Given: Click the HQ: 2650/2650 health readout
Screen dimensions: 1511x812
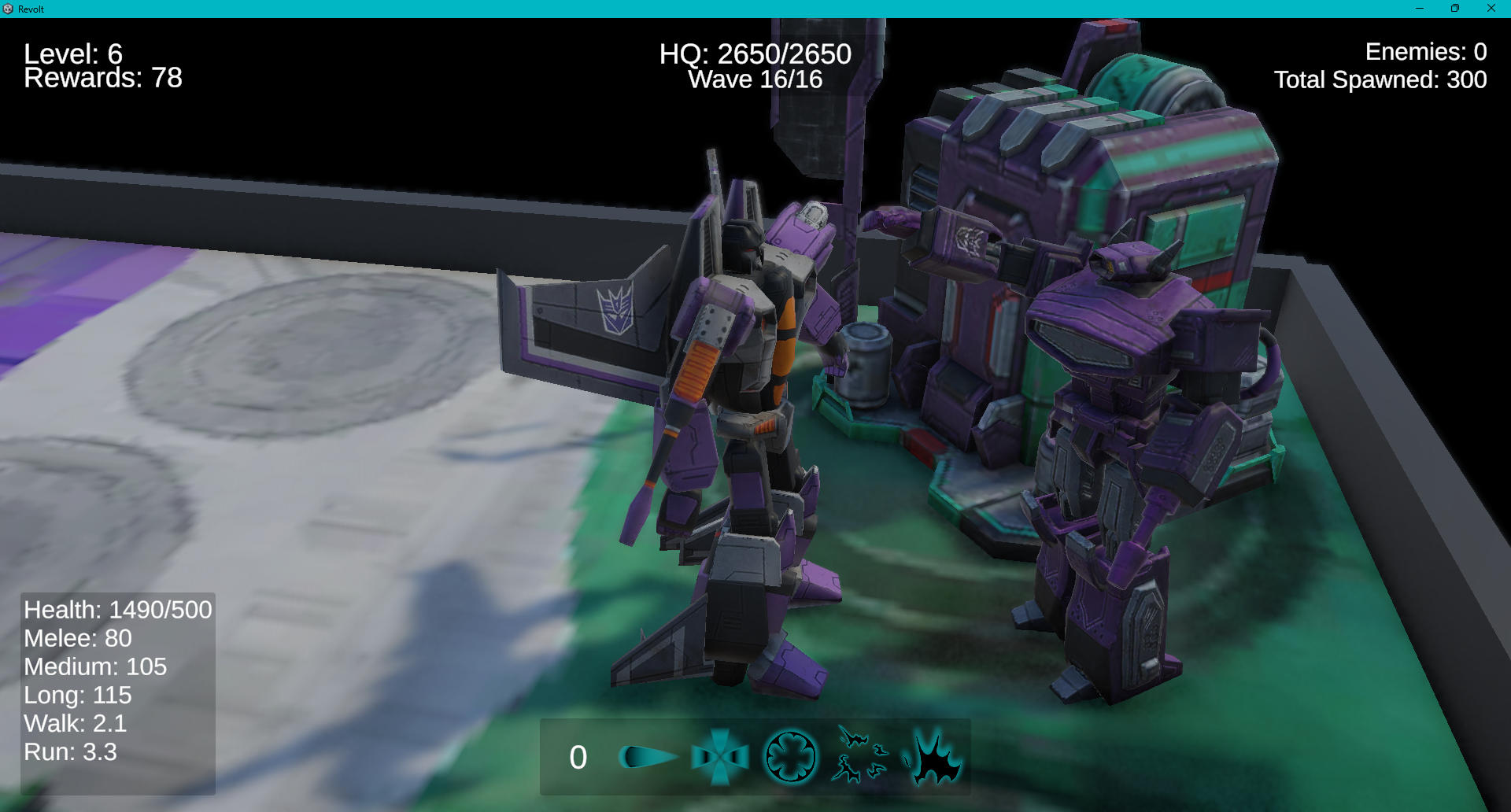Looking at the screenshot, I should [x=754, y=54].
